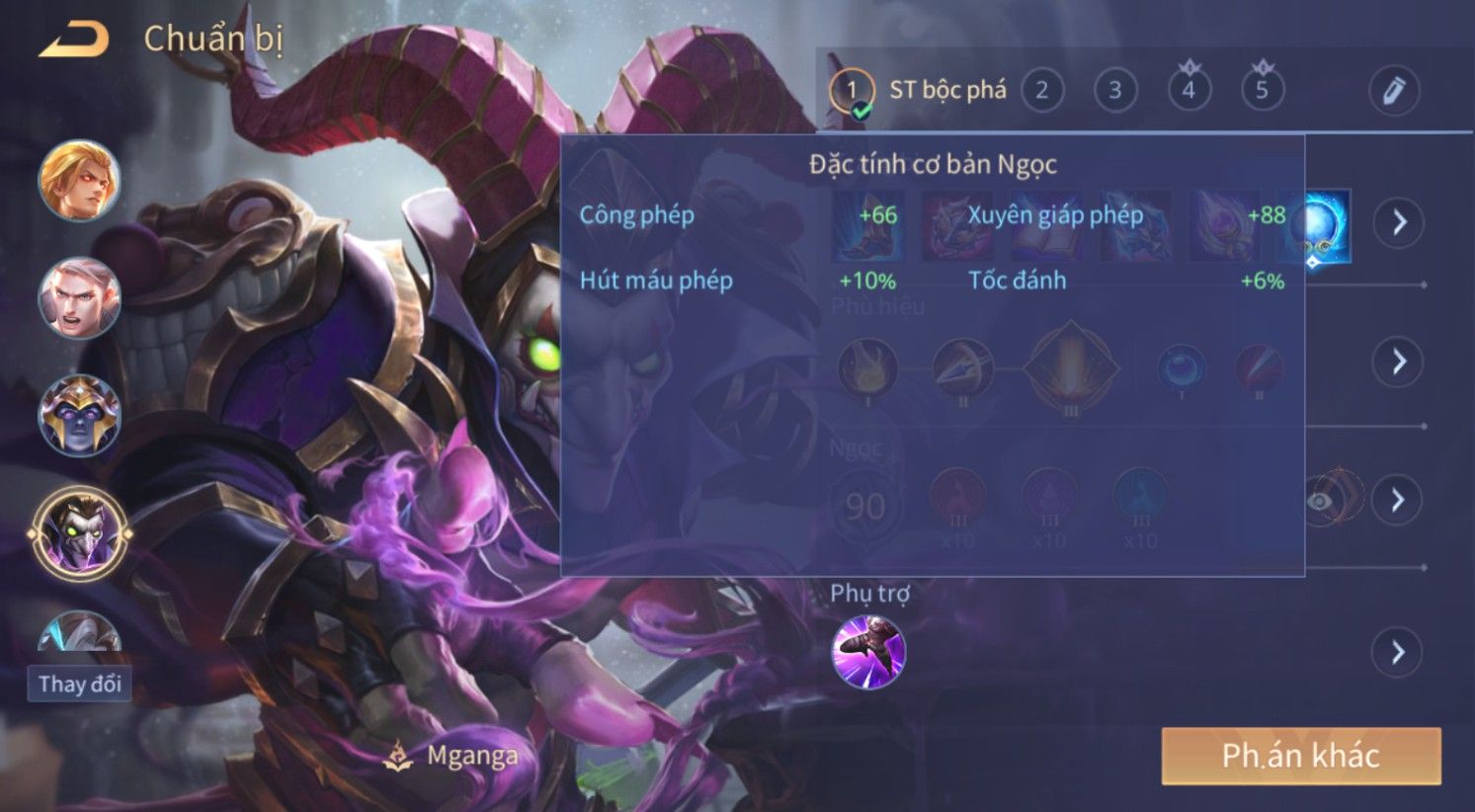Choose the gold-helmeted hero portrait
Image resolution: width=1475 pixels, height=812 pixels.
click(79, 415)
